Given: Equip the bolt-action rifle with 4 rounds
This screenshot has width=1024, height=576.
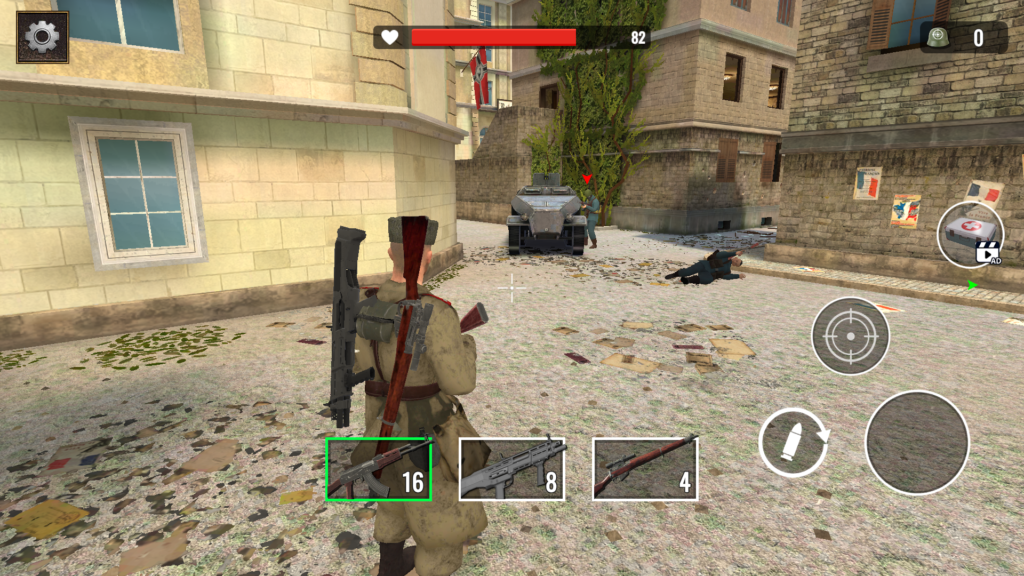Looking at the screenshot, I should 645,469.
